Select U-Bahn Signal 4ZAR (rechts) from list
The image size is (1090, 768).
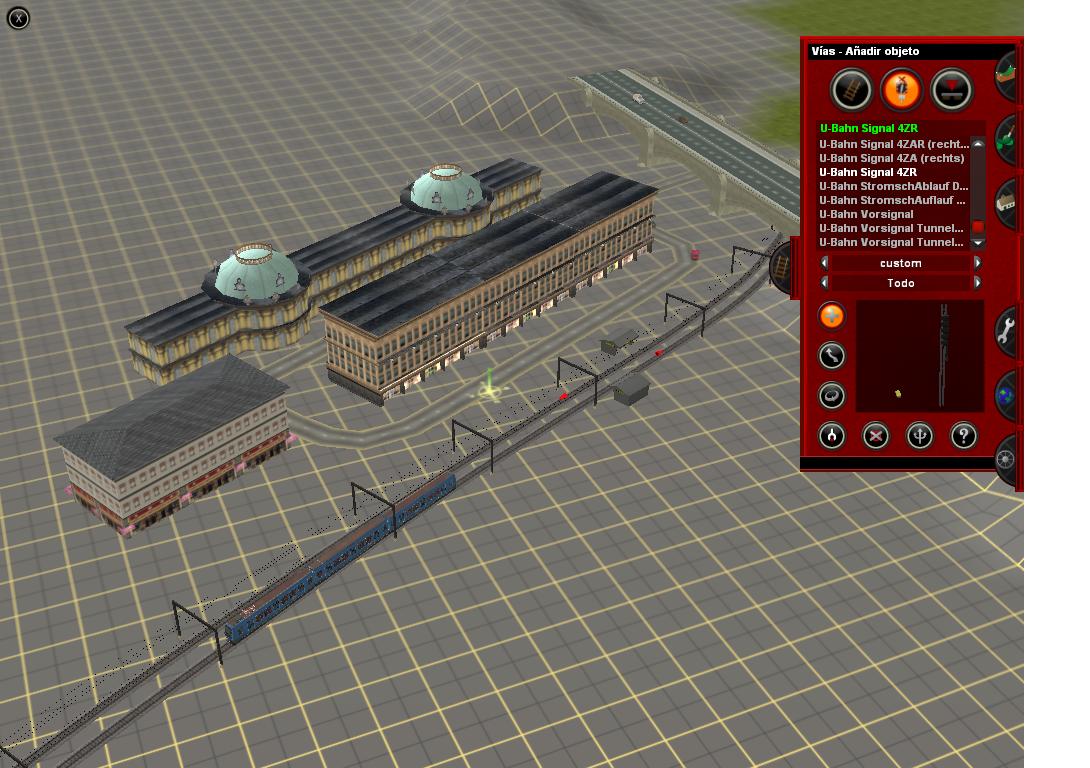coord(893,144)
